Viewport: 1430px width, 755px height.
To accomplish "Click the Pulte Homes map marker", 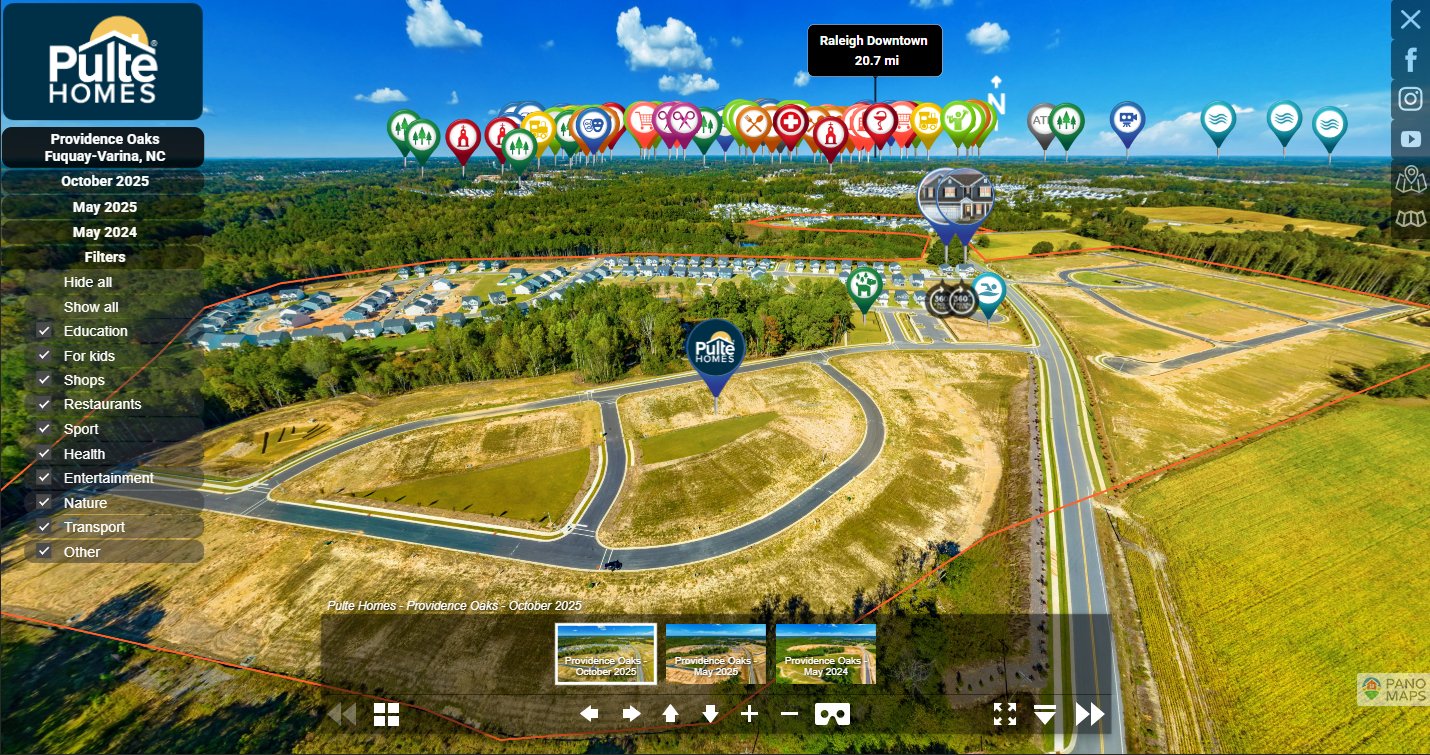I will coord(715,350).
